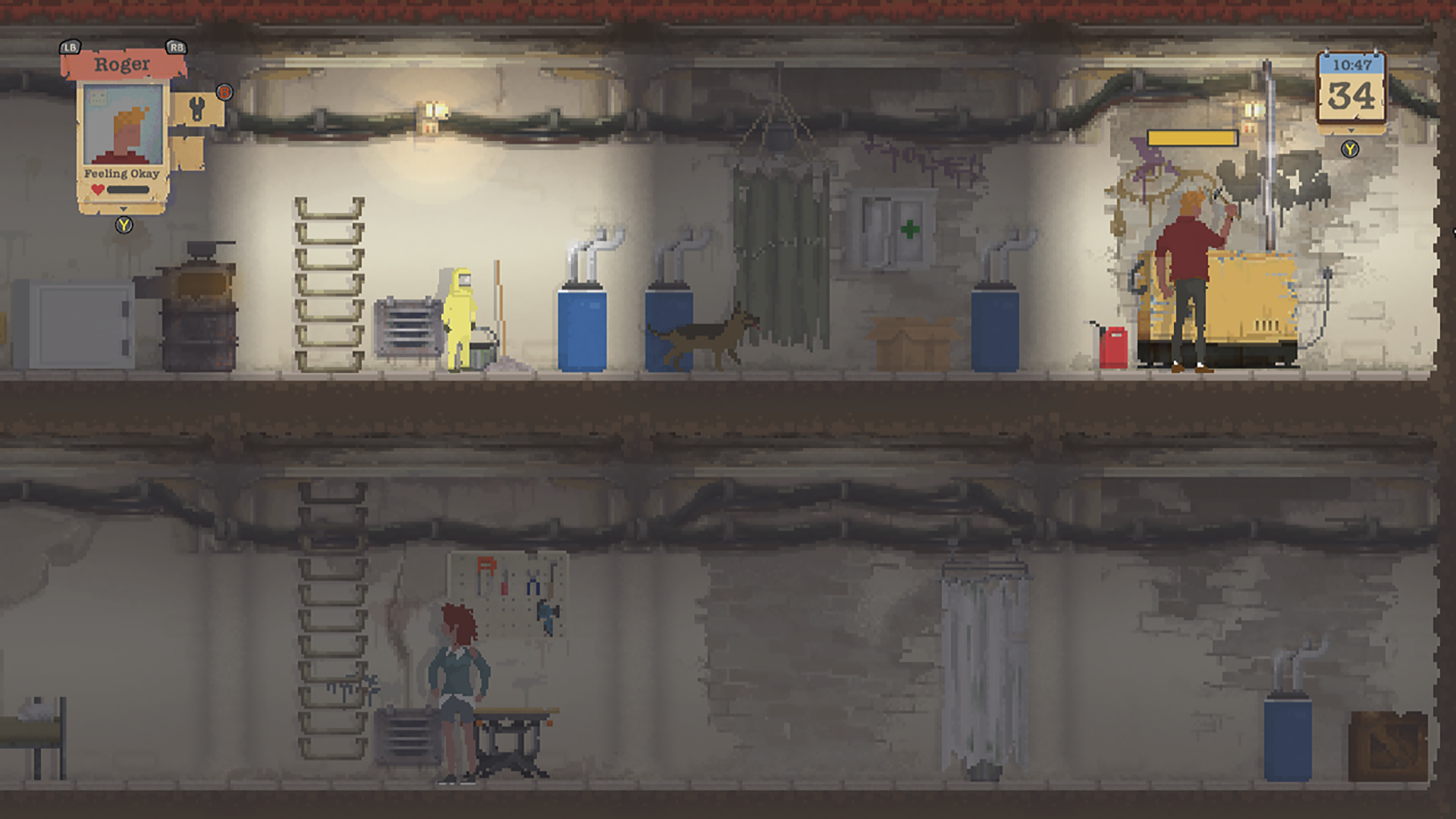Image resolution: width=1456 pixels, height=819 pixels.
Task: Click Roger's portrait thumbnail
Action: [x=121, y=124]
